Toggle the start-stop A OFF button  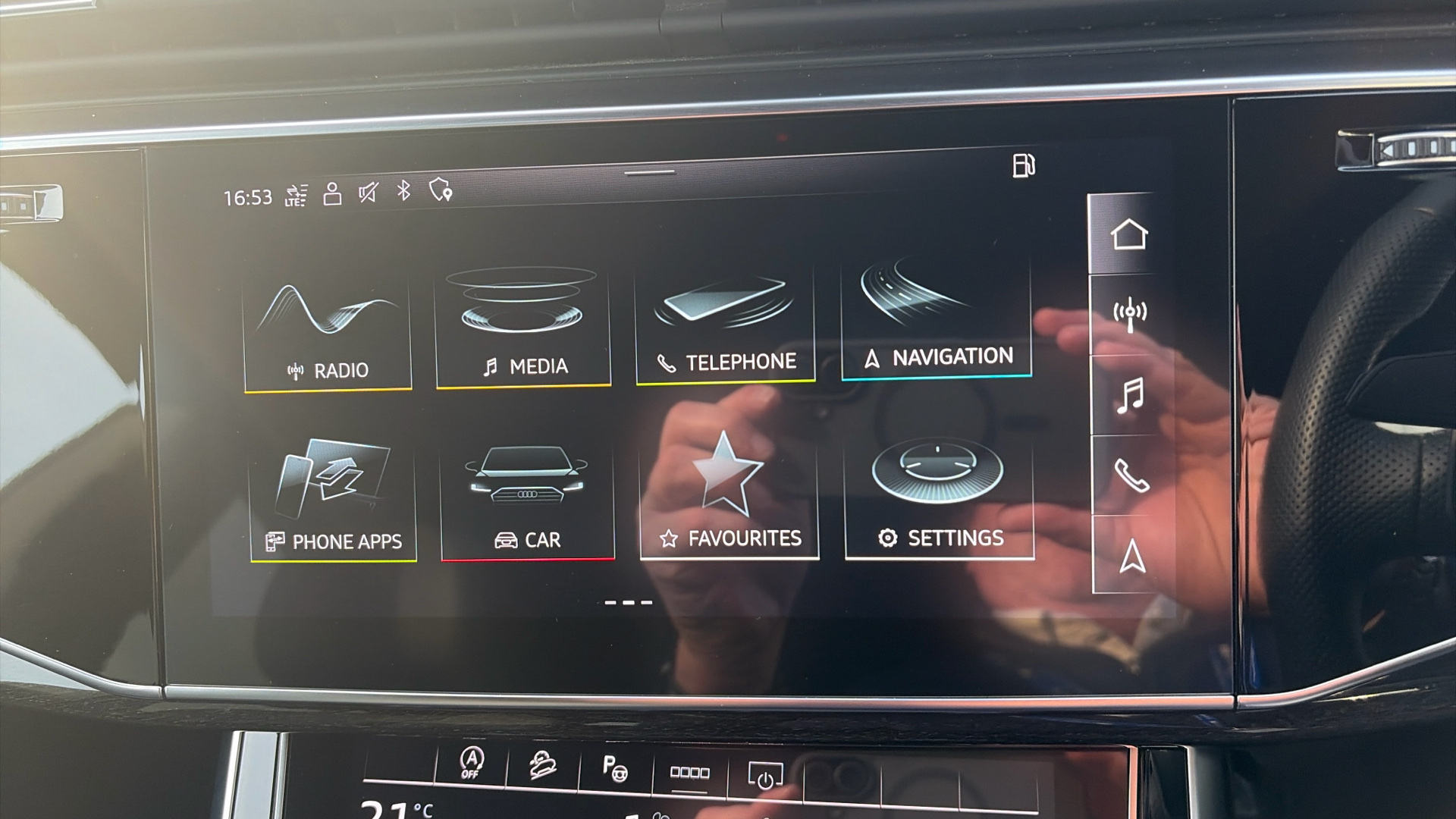pos(471,762)
